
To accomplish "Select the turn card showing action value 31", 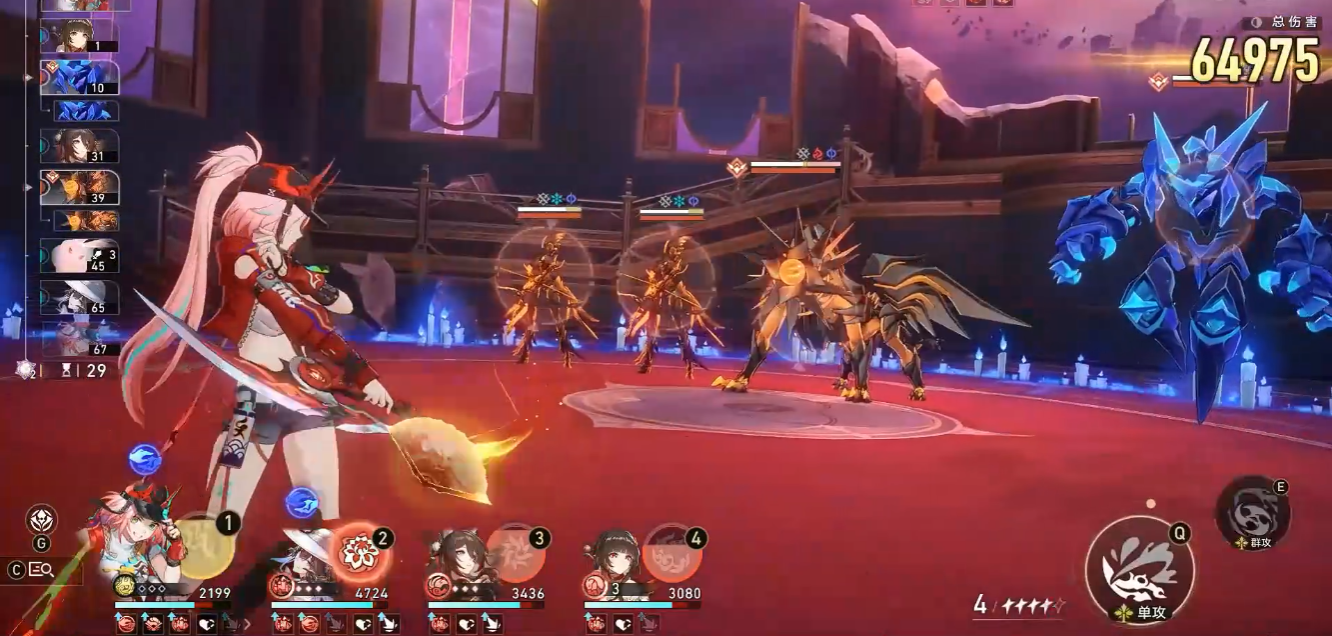I will pyautogui.click(x=79, y=146).
